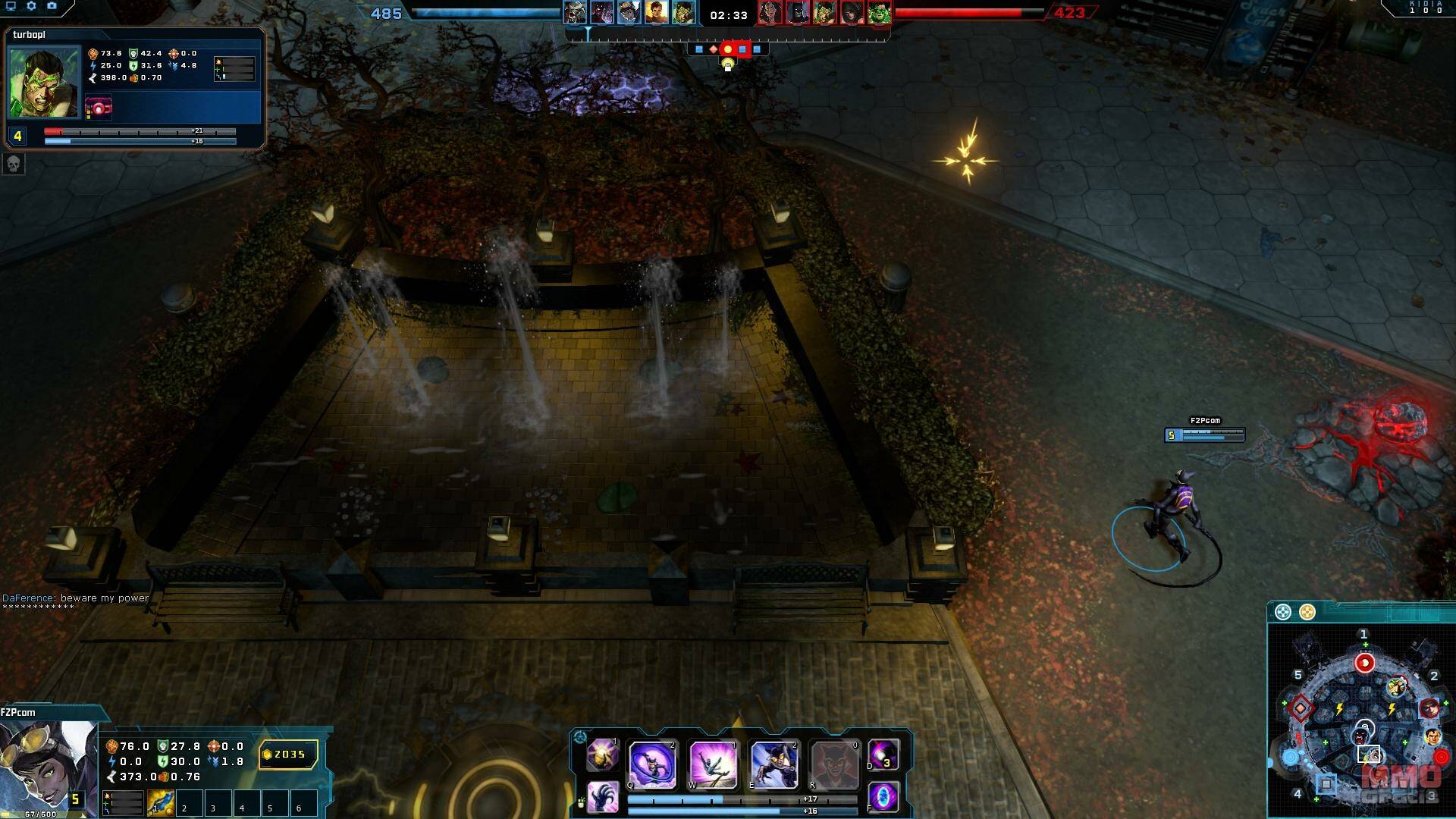Activate the F portal skill
Screen dimensions: 1456x819
[883, 797]
